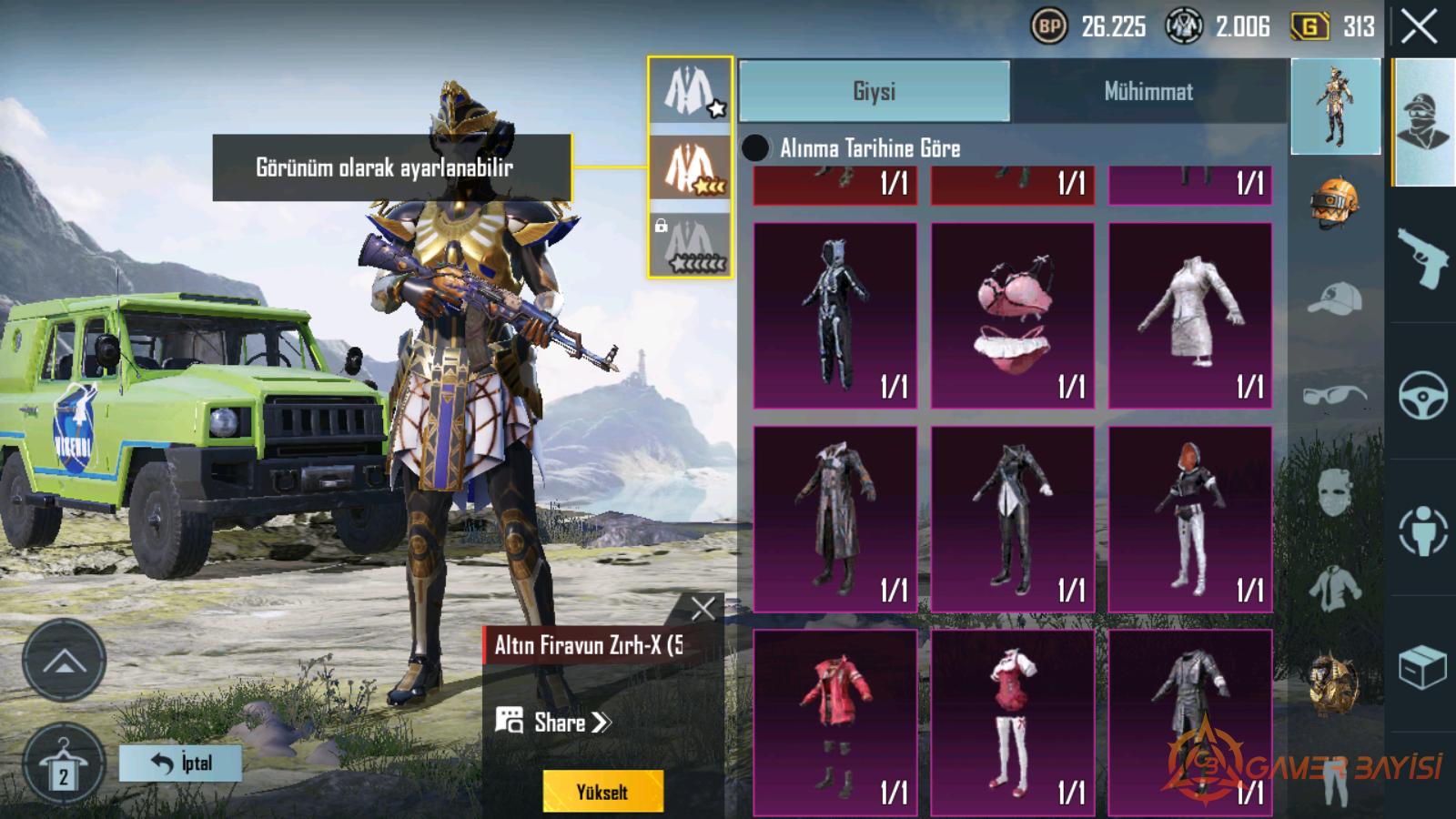
Task: Cancel with the İptal button
Action: click(180, 763)
